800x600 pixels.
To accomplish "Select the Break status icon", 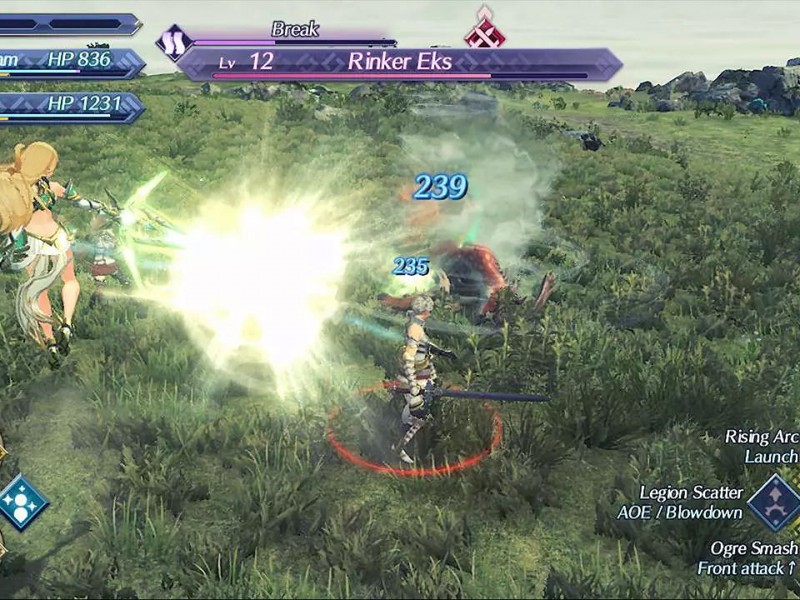I will (x=174, y=42).
